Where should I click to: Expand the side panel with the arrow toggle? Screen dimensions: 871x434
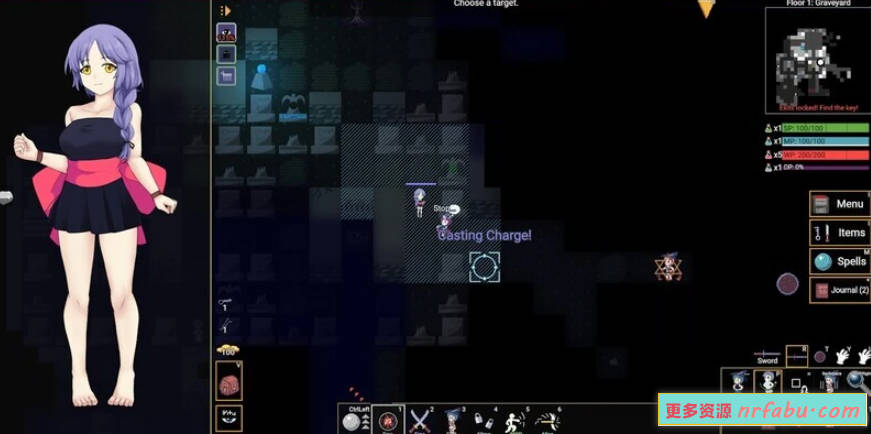[x=225, y=11]
